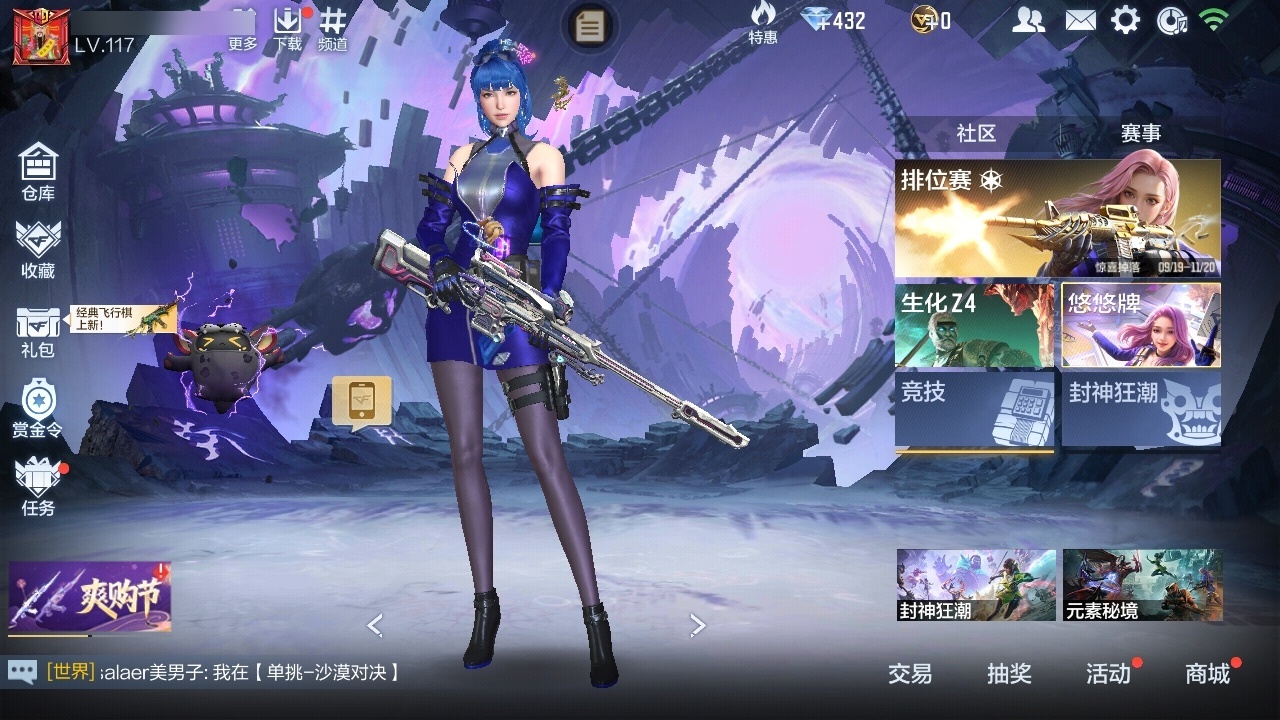Open the 任务 missions menu

point(38,486)
